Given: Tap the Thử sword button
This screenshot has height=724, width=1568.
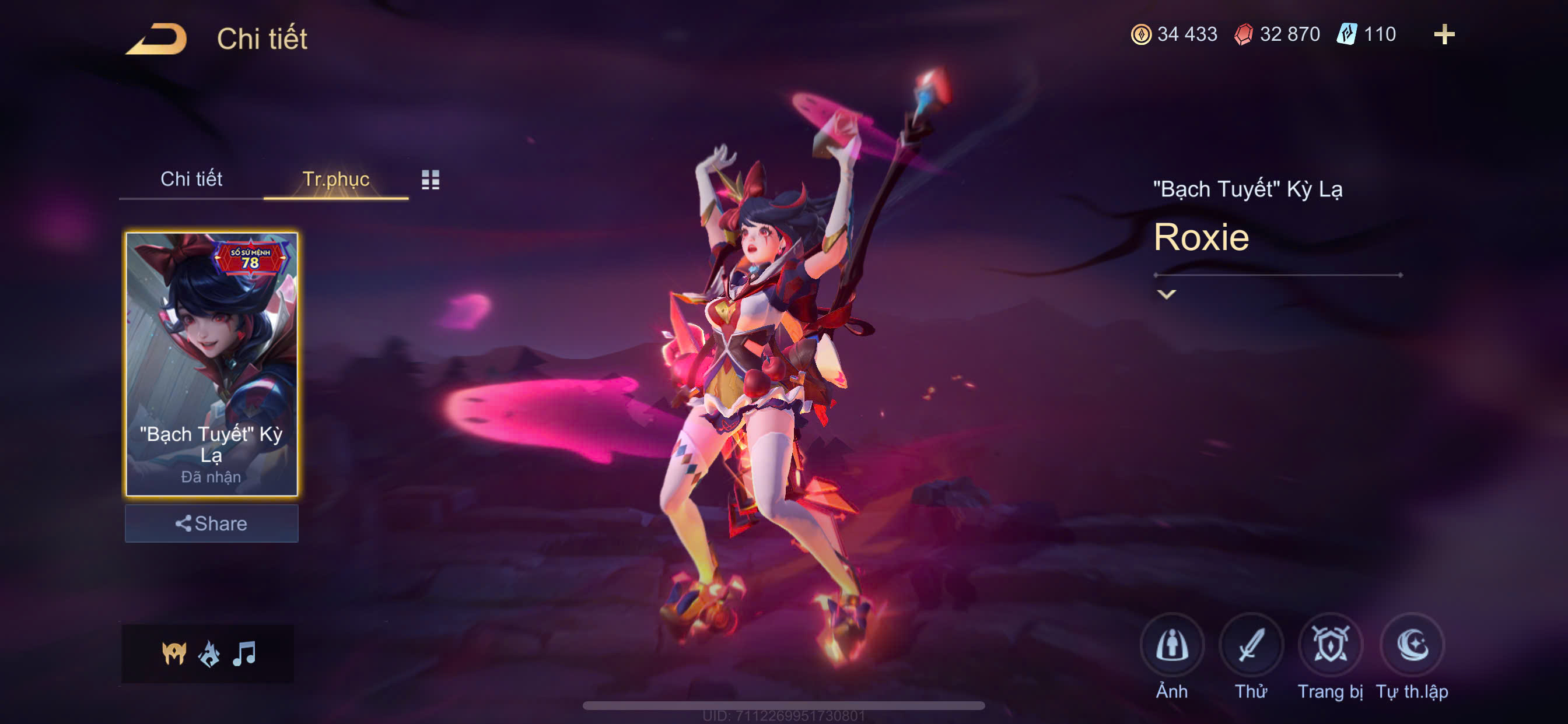Looking at the screenshot, I should click(1250, 646).
